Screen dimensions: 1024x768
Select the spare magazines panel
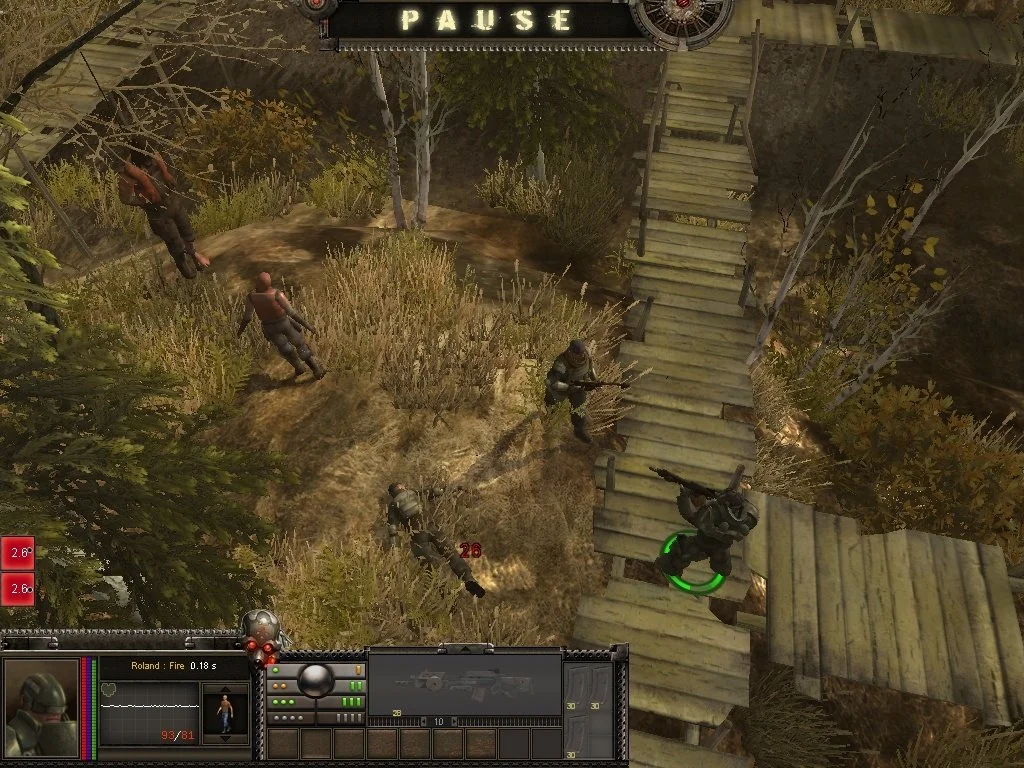[590, 705]
